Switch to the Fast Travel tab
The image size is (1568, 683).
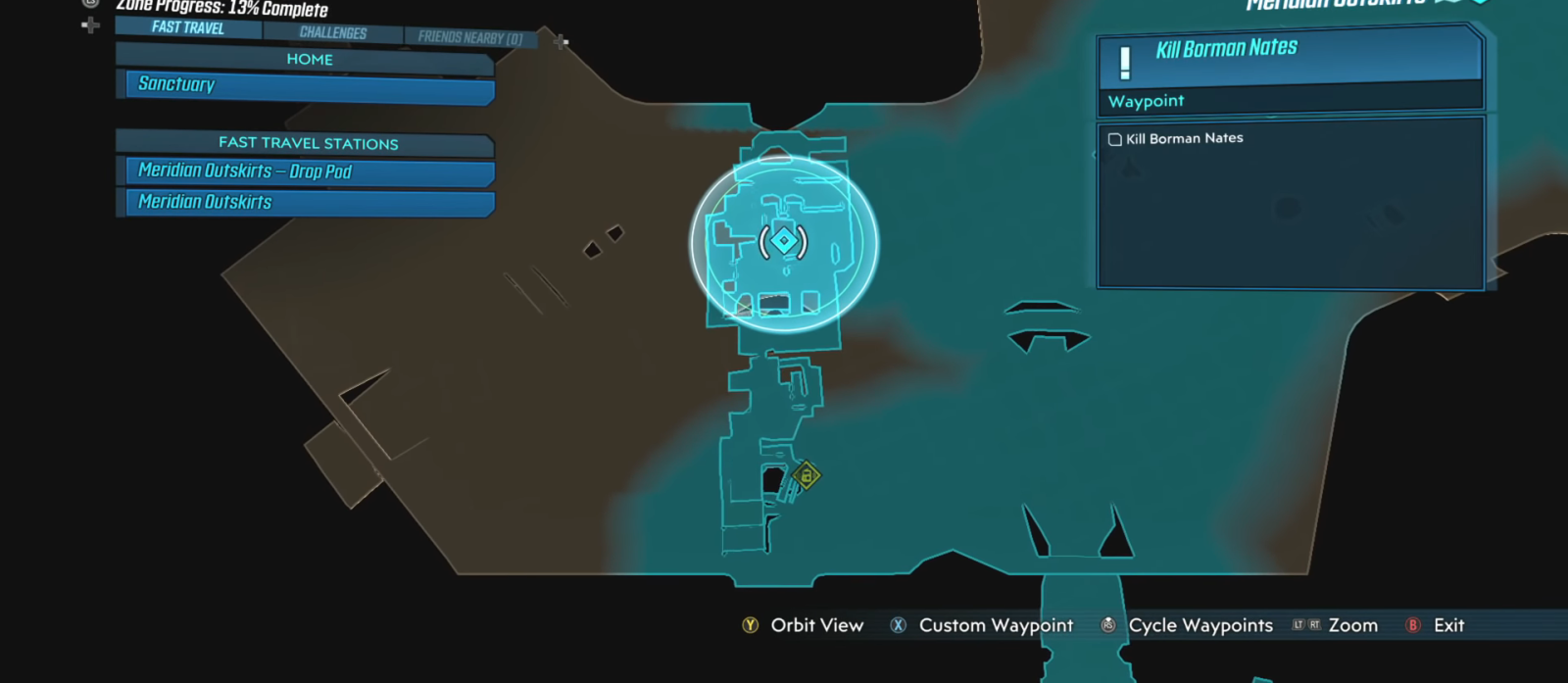click(188, 27)
